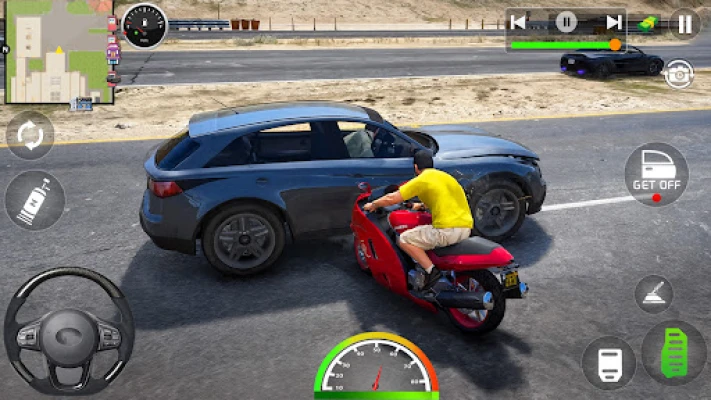
Task: Tap the white brake pedal
Action: click(x=608, y=361)
